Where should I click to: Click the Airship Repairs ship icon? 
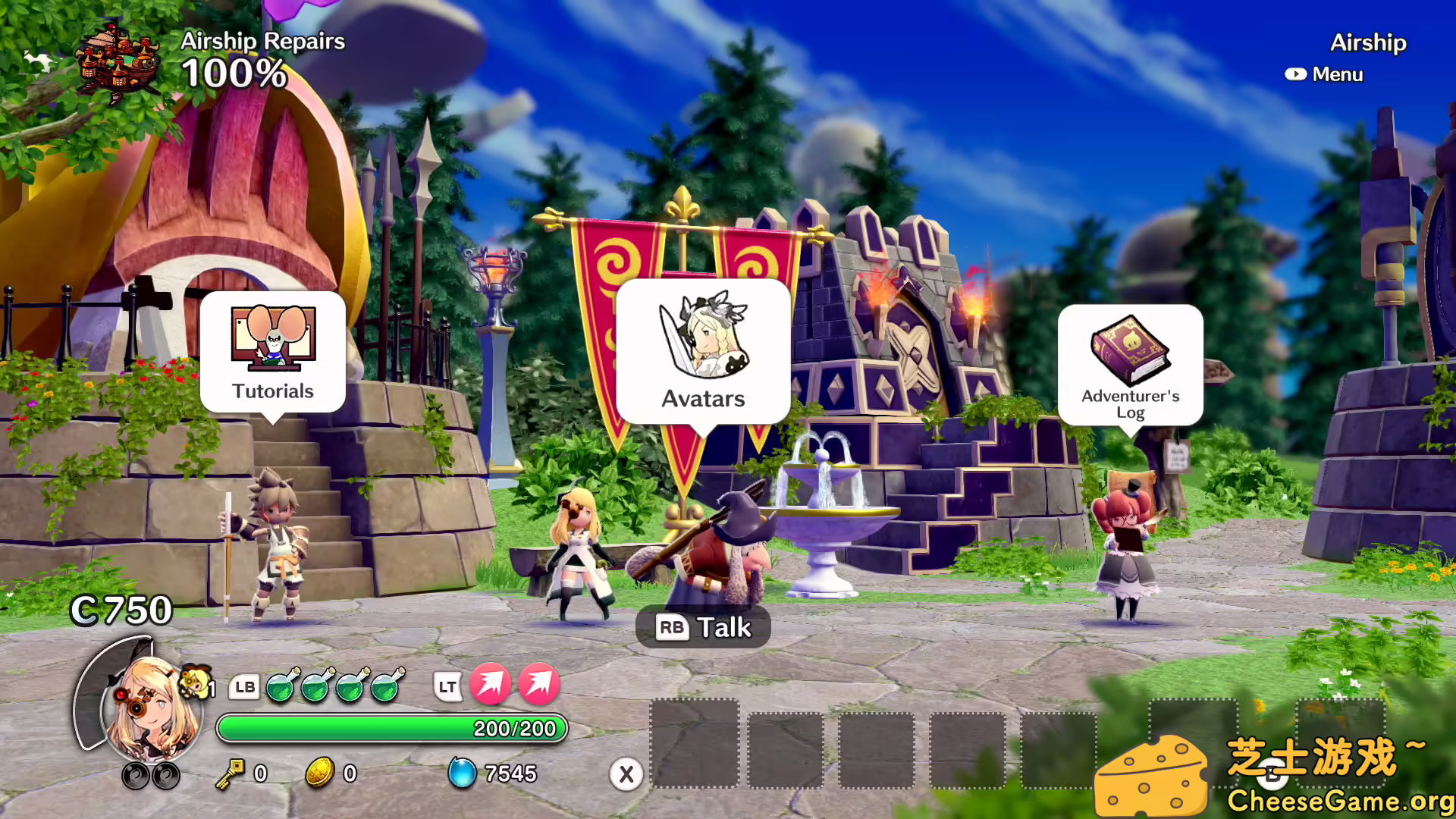click(x=120, y=61)
